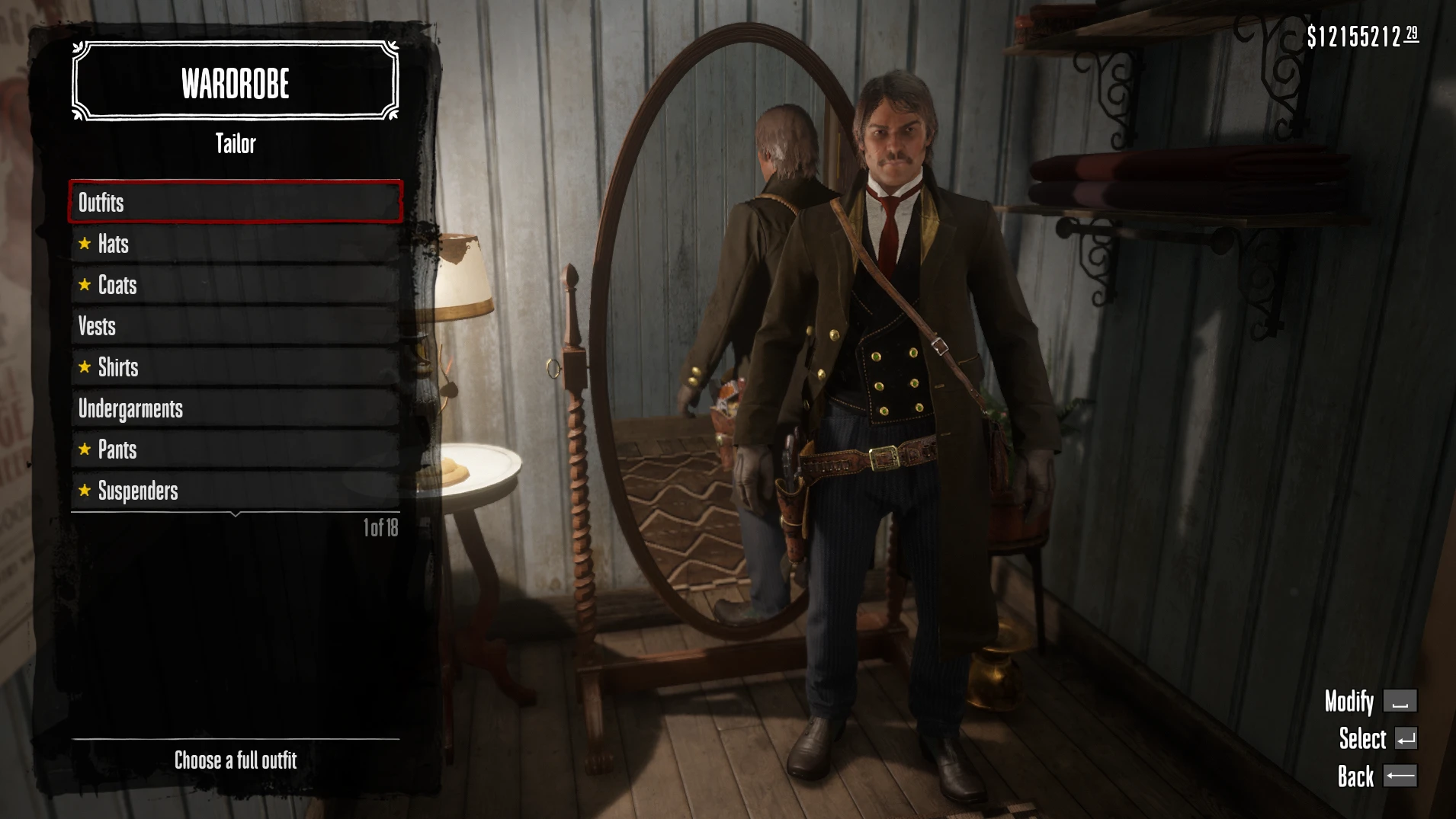Open the Vests category

coord(235,326)
